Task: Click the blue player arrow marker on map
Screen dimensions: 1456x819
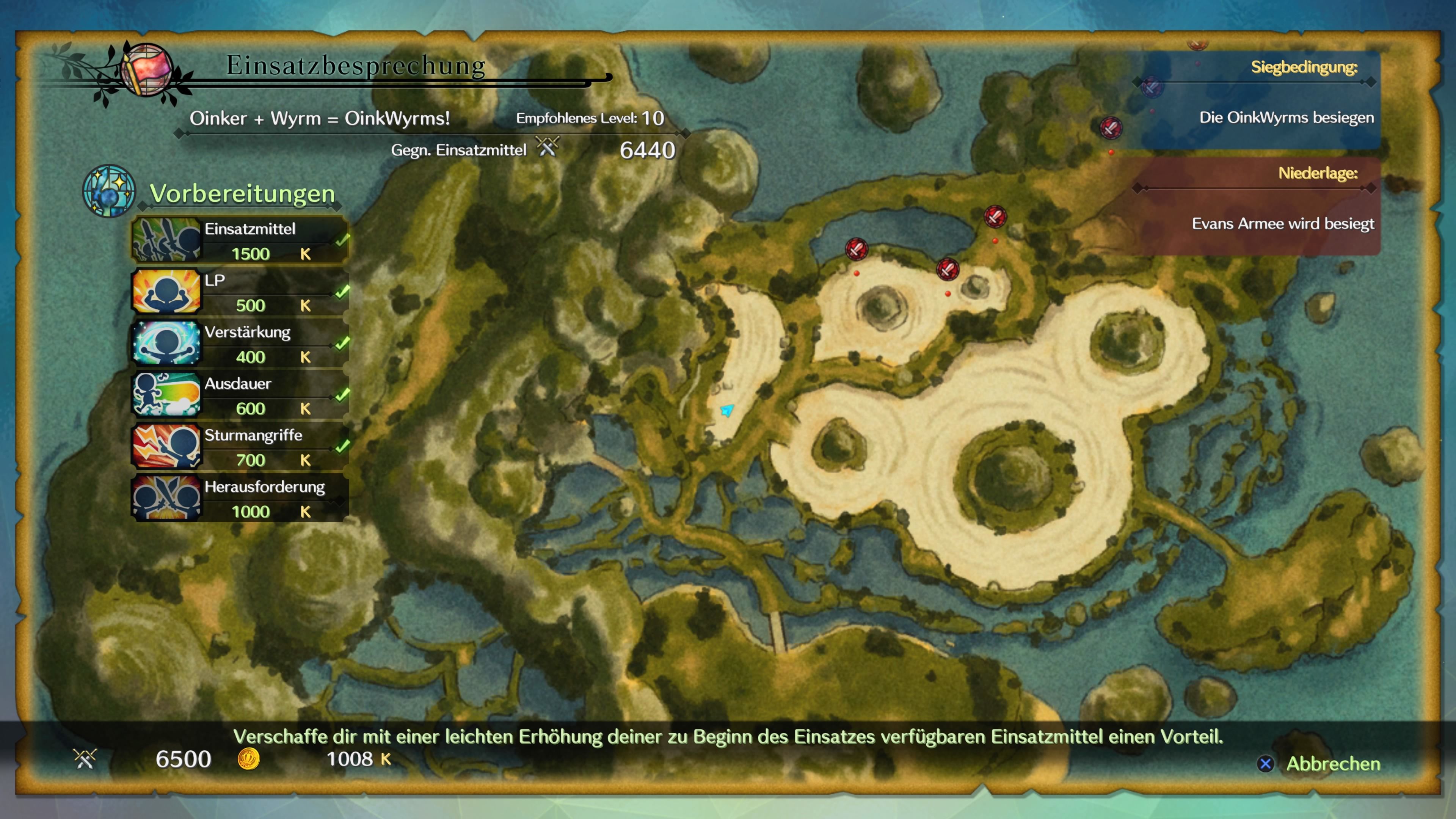Action: 727,410
